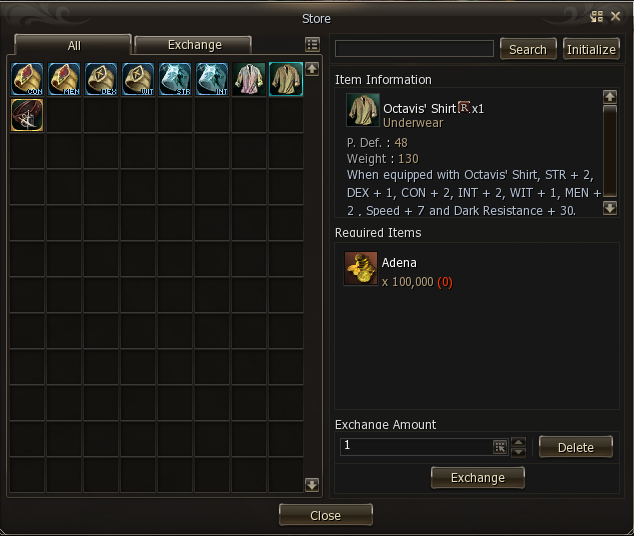The height and width of the screenshot is (536, 634).
Task: Confirm the trade with the Exchange button
Action: pos(477,478)
